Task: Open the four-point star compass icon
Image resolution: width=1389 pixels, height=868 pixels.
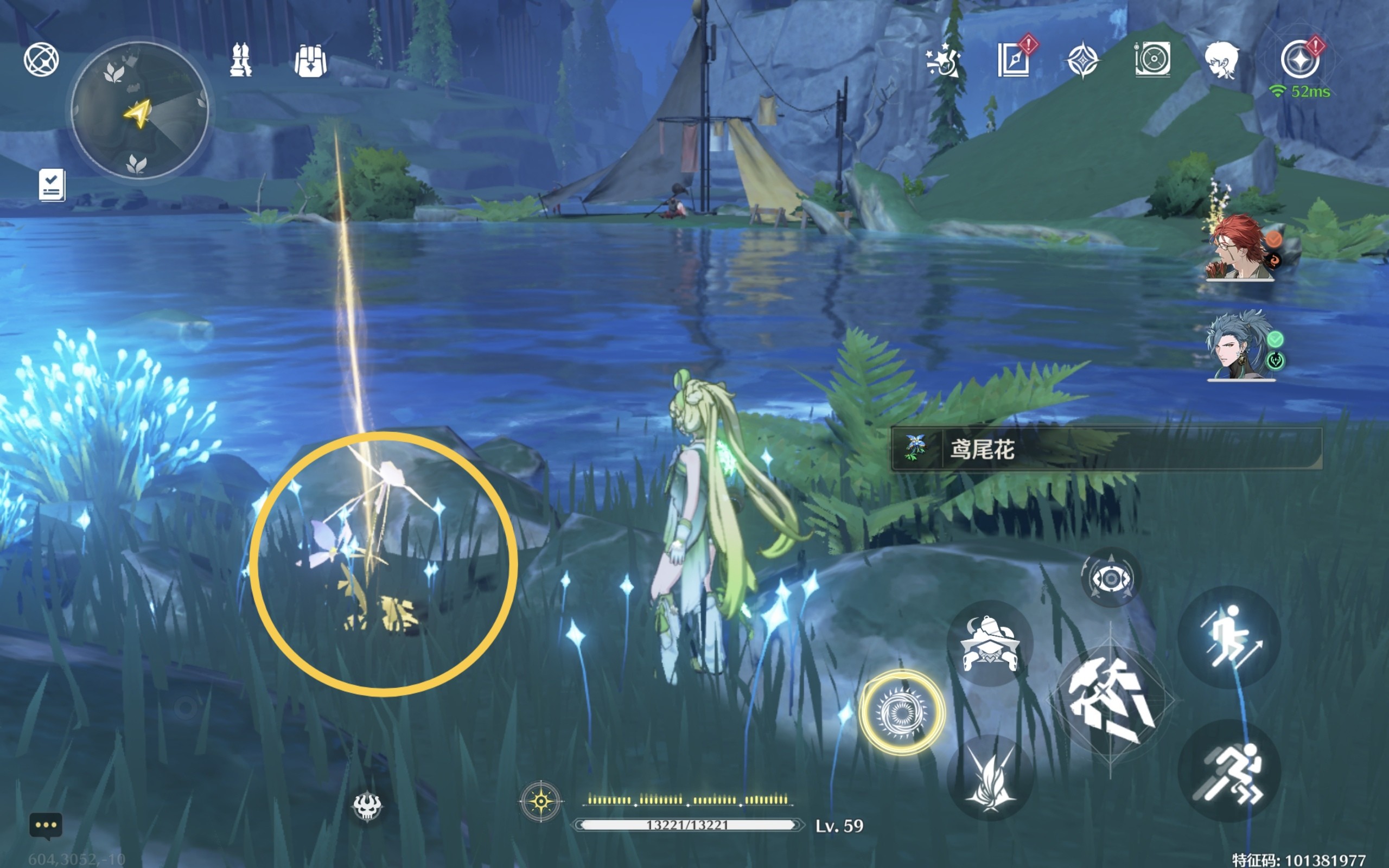Action: (x=1082, y=60)
